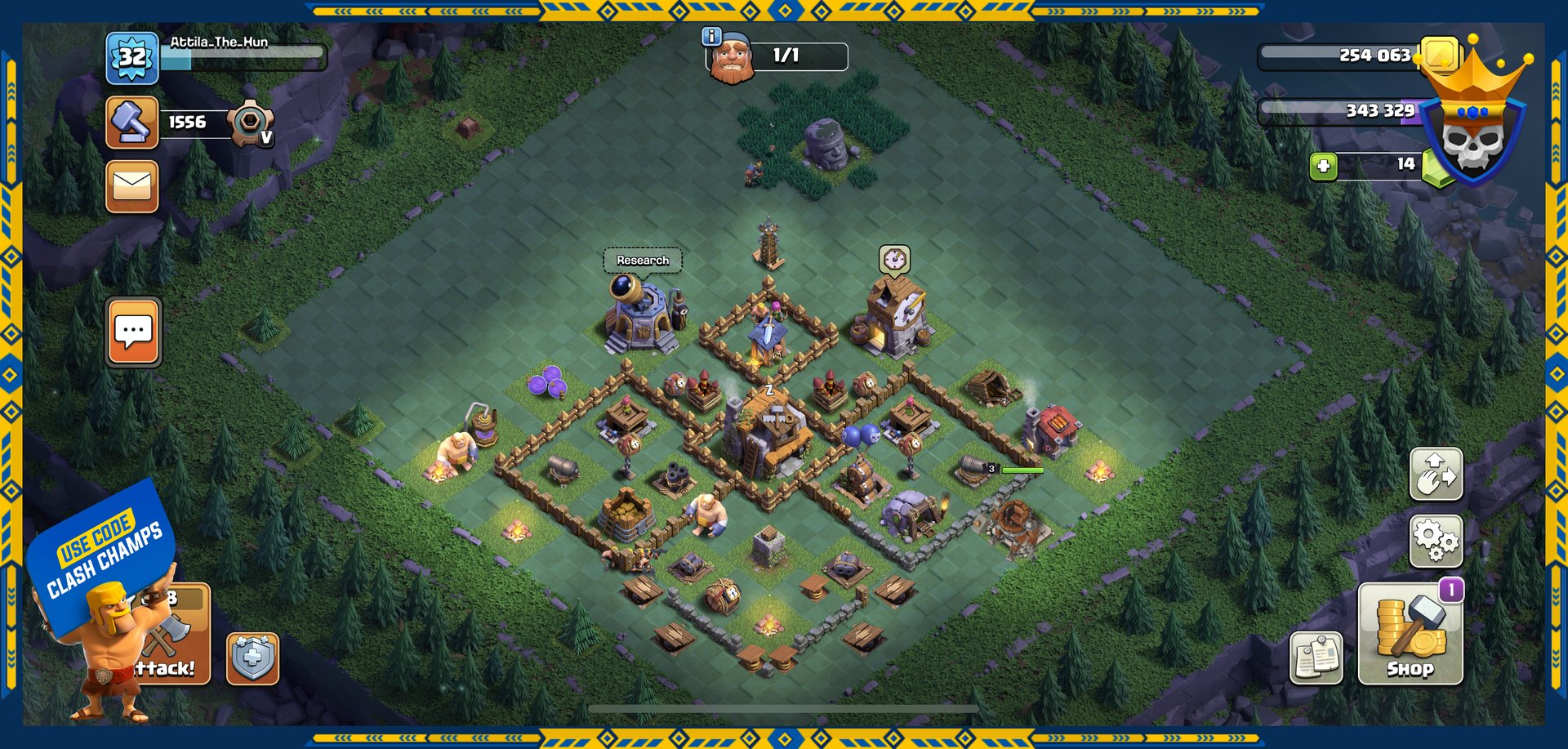Click the clock bubble over Clock Tower
The image size is (1568, 749).
(x=894, y=260)
